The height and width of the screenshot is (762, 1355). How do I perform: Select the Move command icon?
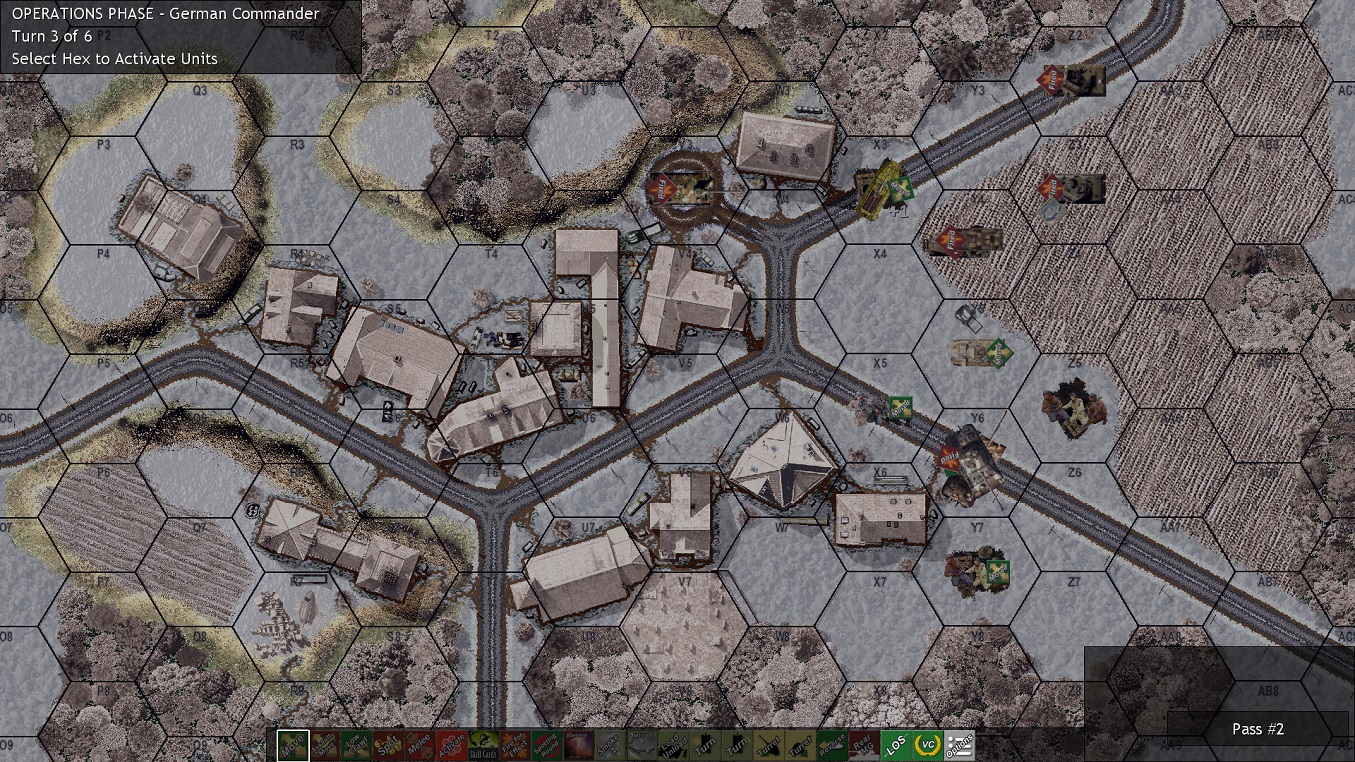click(291, 745)
